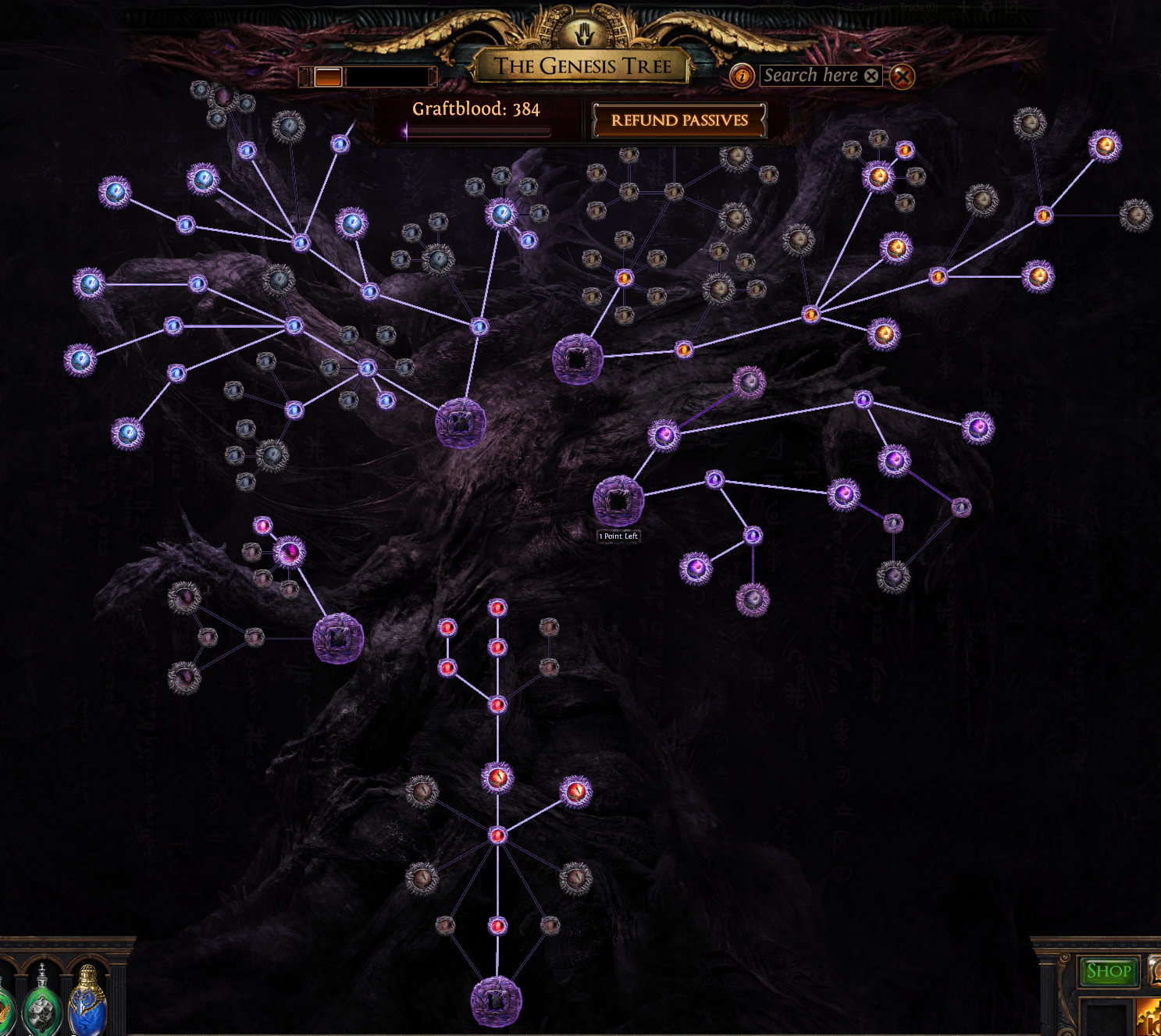Open the green Shop button
The width and height of the screenshot is (1161, 1036).
(1108, 971)
